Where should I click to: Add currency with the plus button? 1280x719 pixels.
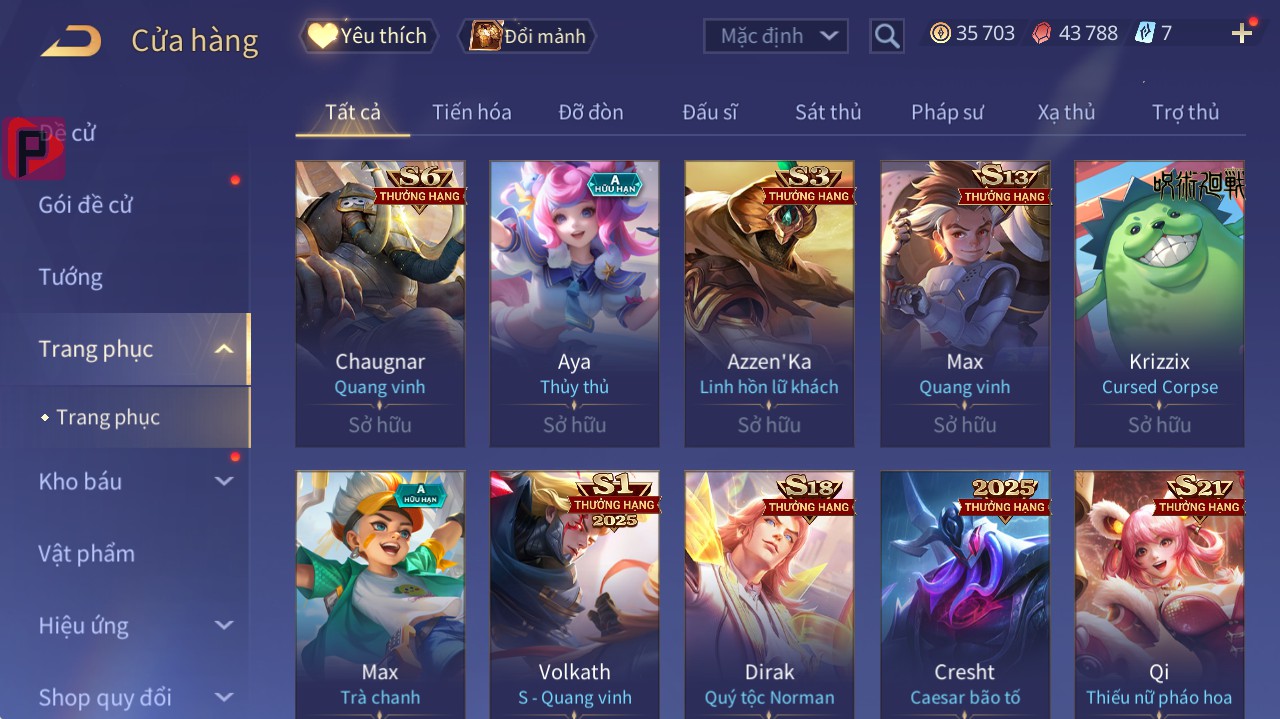pos(1242,34)
